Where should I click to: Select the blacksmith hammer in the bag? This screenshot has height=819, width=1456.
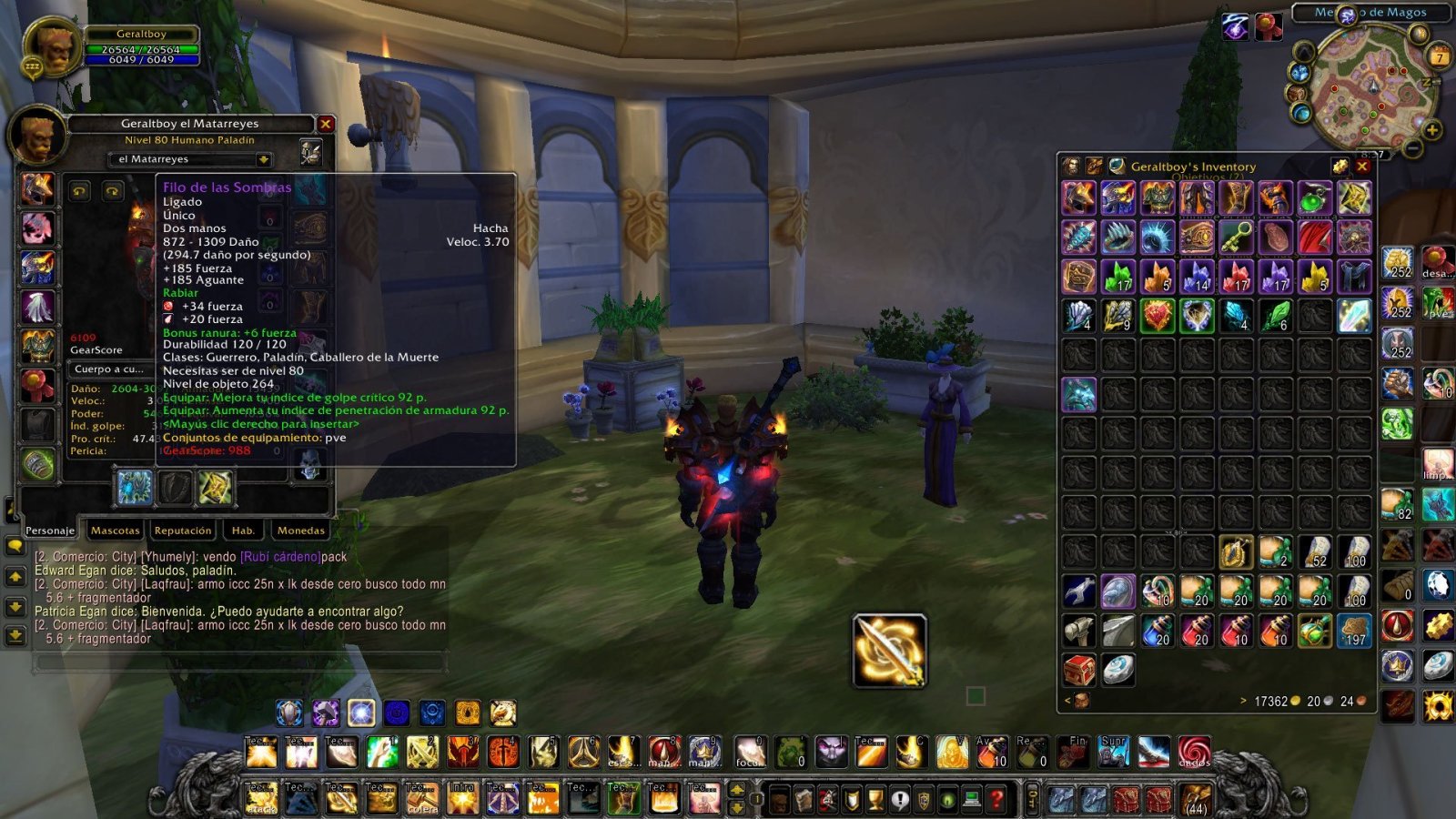1079,631
